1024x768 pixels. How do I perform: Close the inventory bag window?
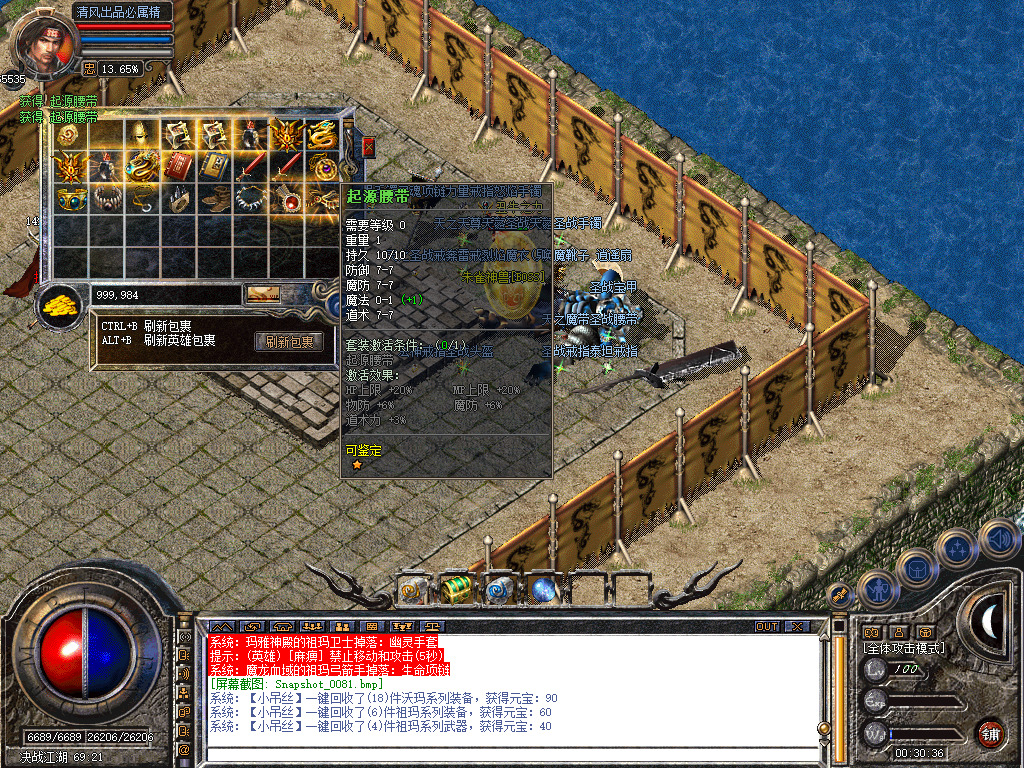click(368, 147)
